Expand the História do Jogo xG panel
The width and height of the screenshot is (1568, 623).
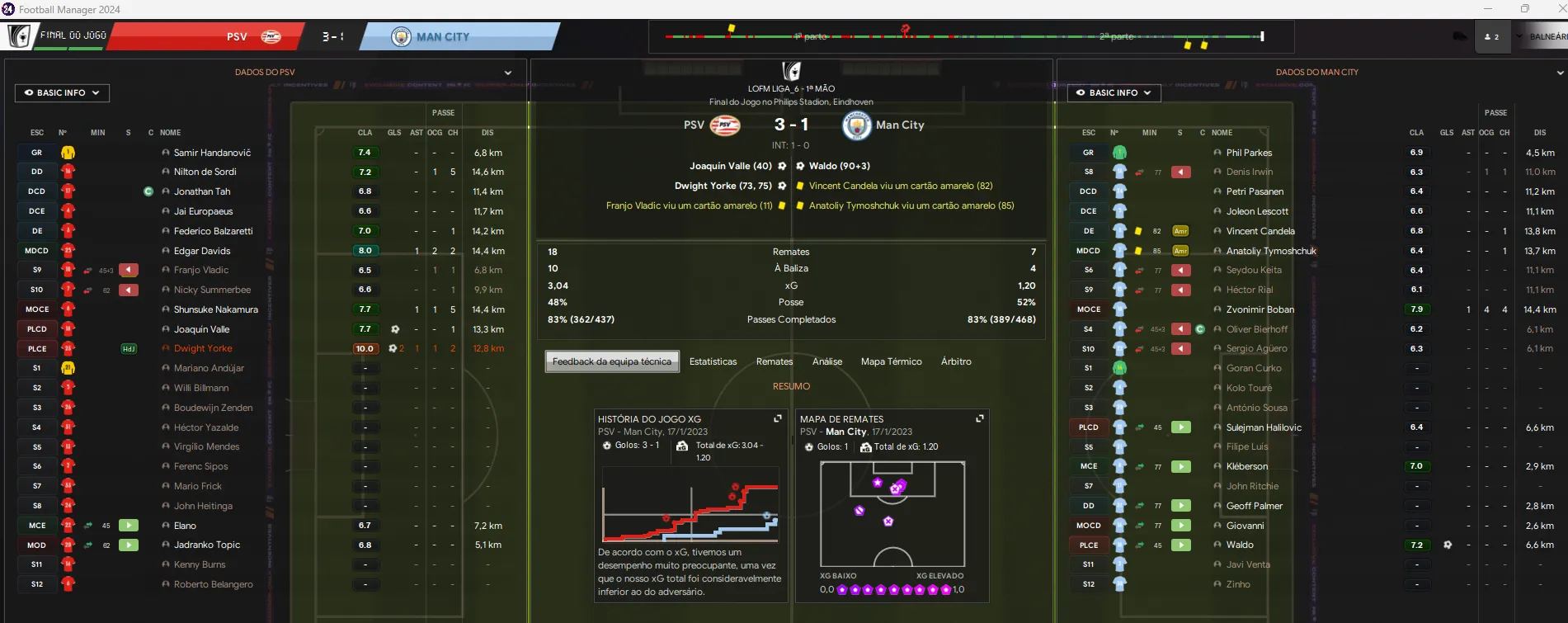click(x=777, y=419)
